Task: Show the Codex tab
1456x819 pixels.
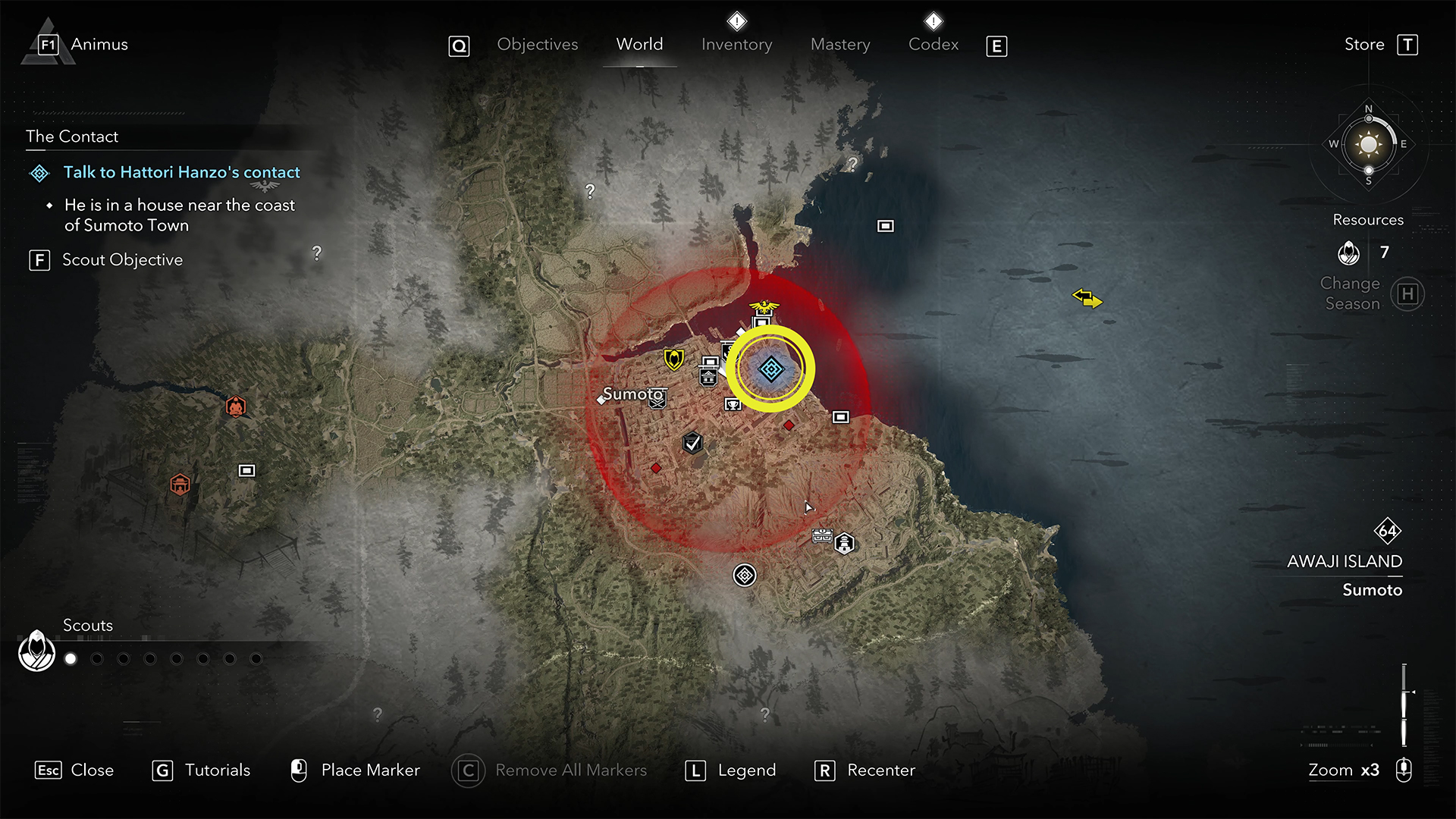Action: pos(934,45)
